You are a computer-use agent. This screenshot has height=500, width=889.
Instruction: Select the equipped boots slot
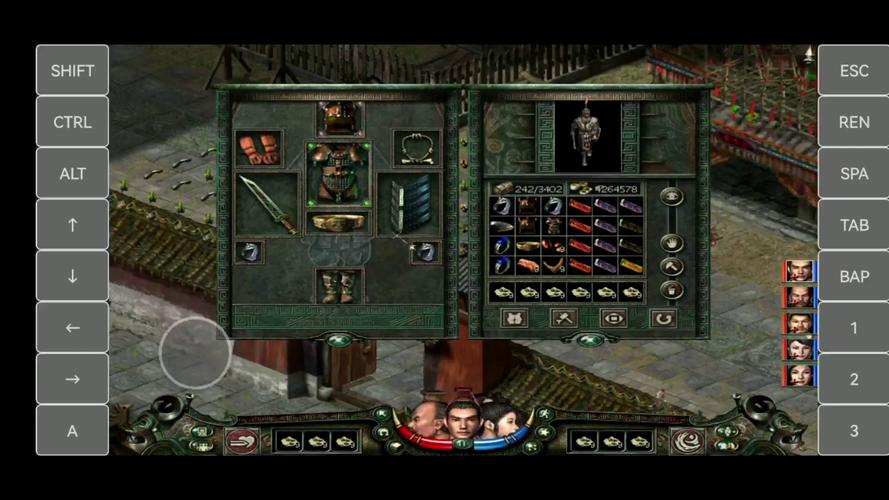pyautogui.click(x=338, y=286)
